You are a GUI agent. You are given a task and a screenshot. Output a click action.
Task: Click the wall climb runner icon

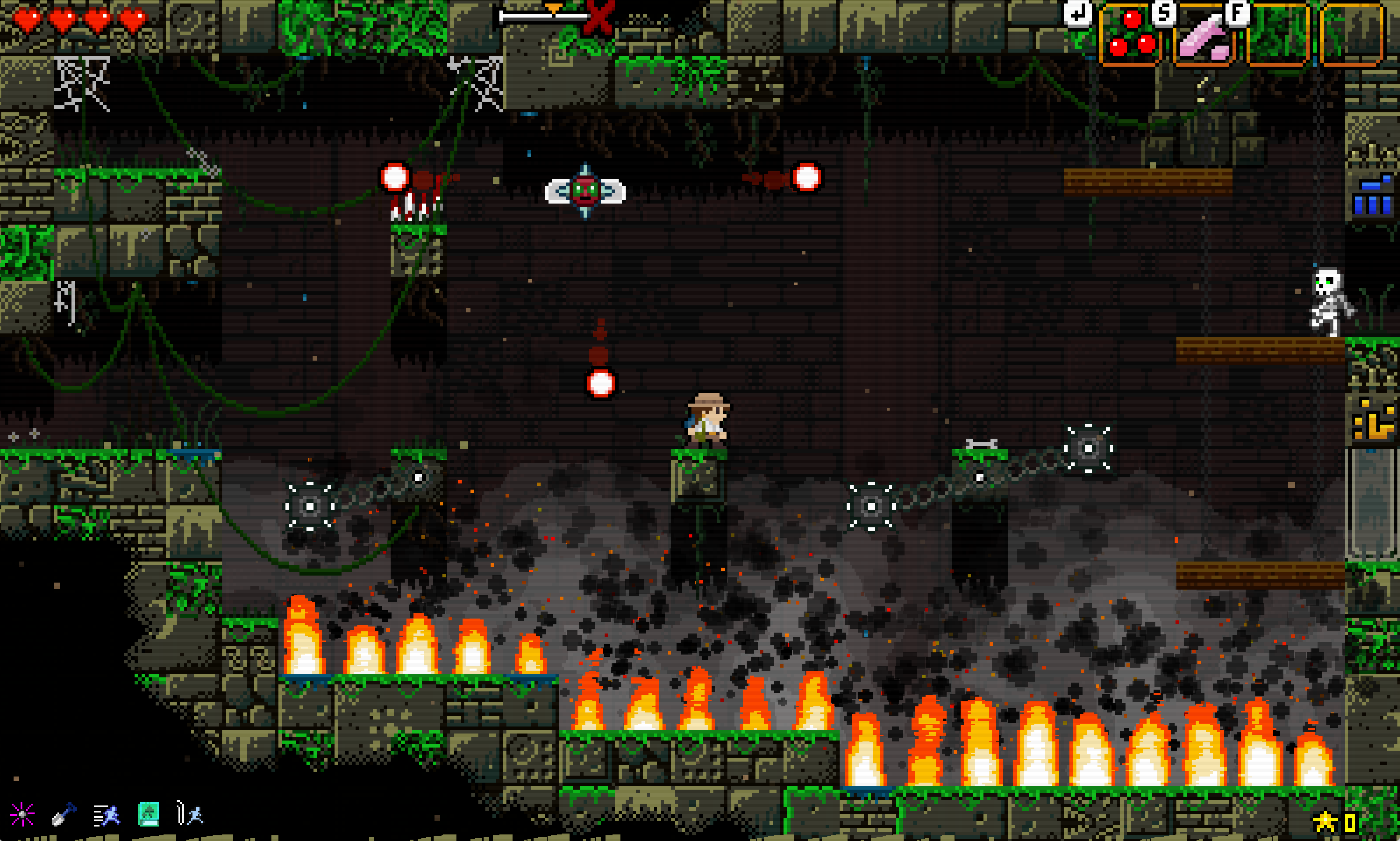190,813
